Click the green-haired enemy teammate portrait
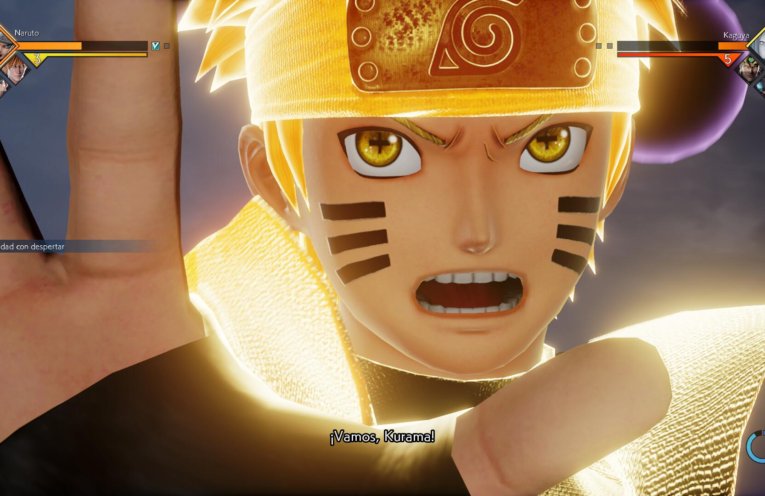 pos(747,65)
